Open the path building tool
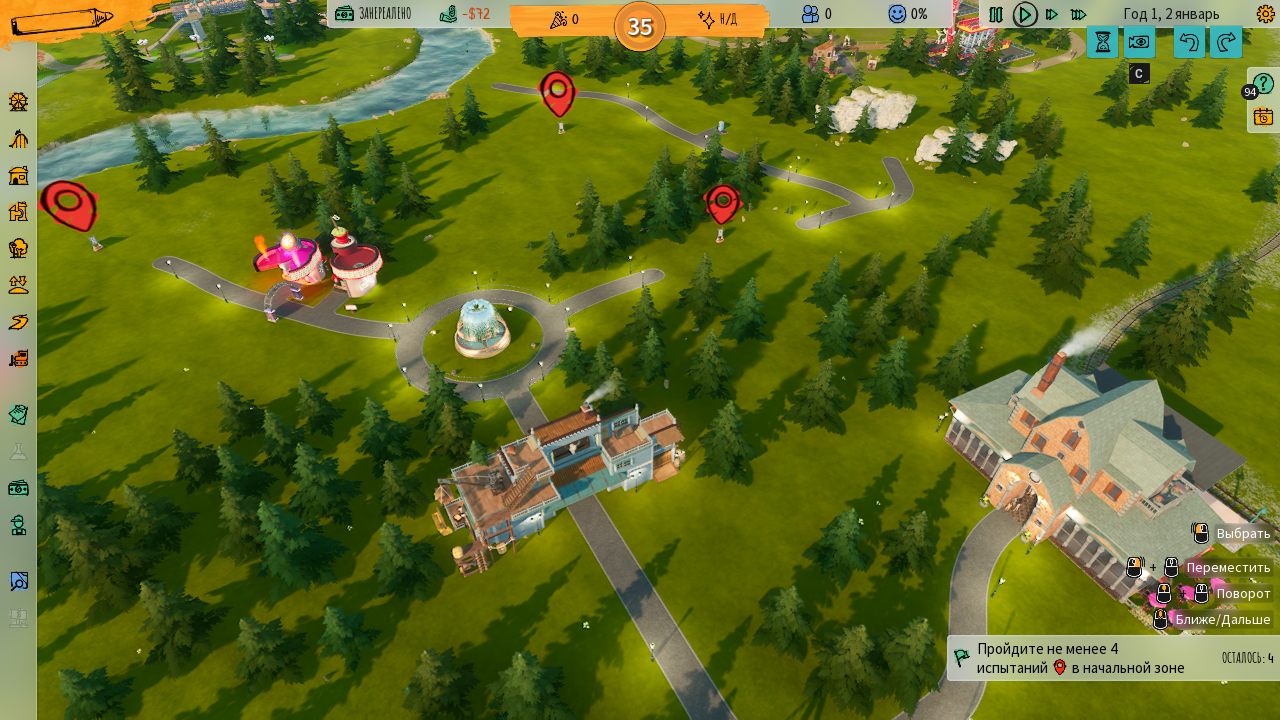The image size is (1280, 720). 18,321
